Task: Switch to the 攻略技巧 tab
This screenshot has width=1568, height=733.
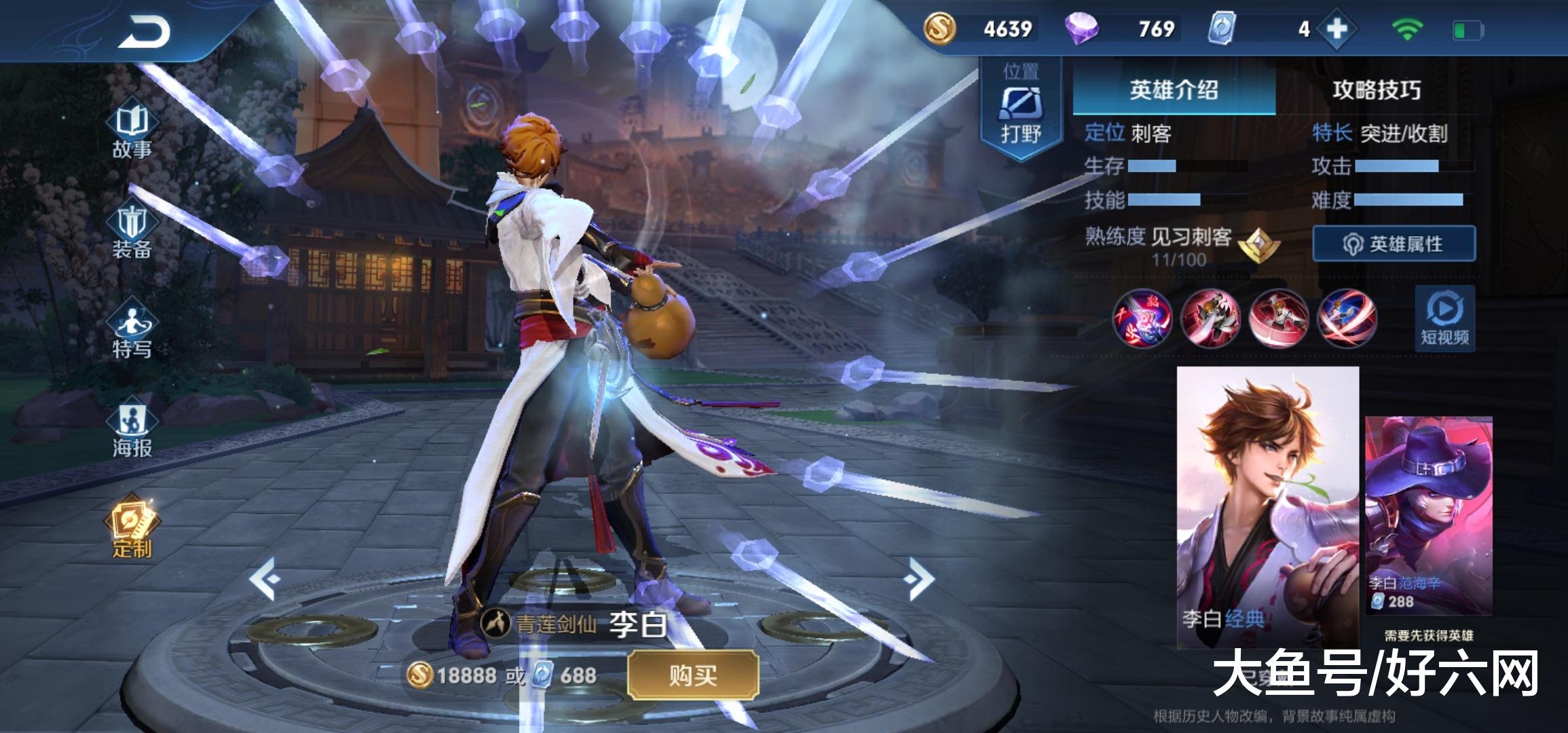Action: (x=1376, y=90)
